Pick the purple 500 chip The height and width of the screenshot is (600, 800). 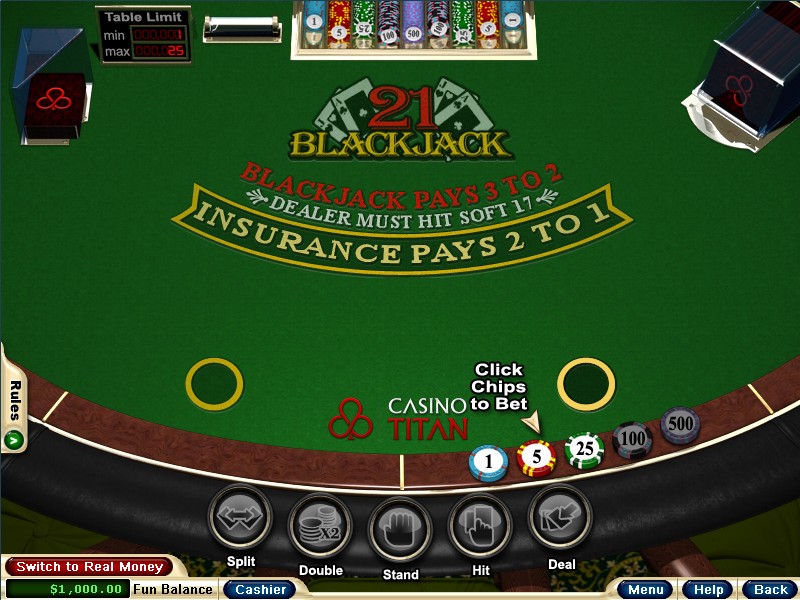coord(680,425)
